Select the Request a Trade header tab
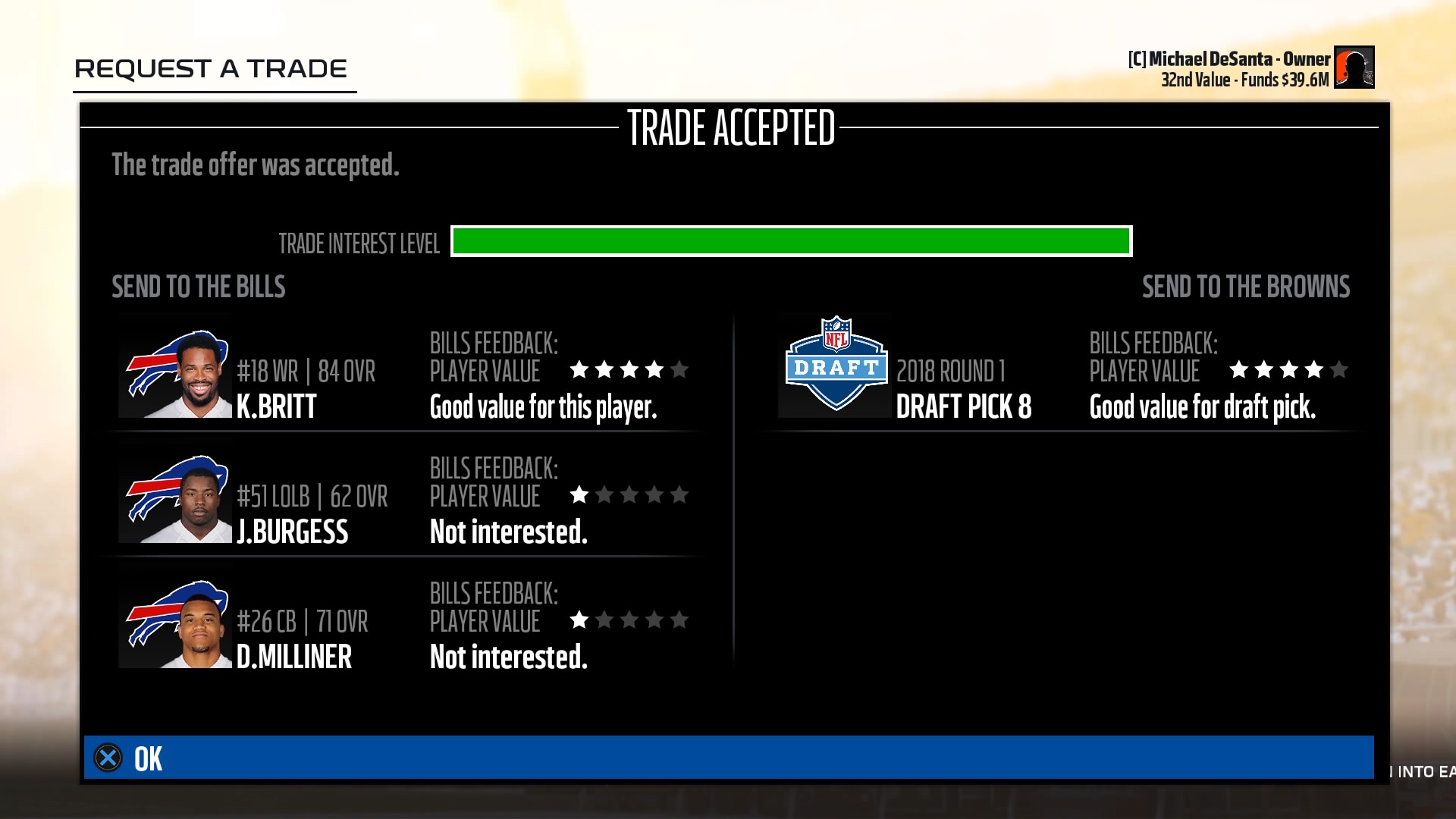1456x819 pixels. tap(211, 69)
